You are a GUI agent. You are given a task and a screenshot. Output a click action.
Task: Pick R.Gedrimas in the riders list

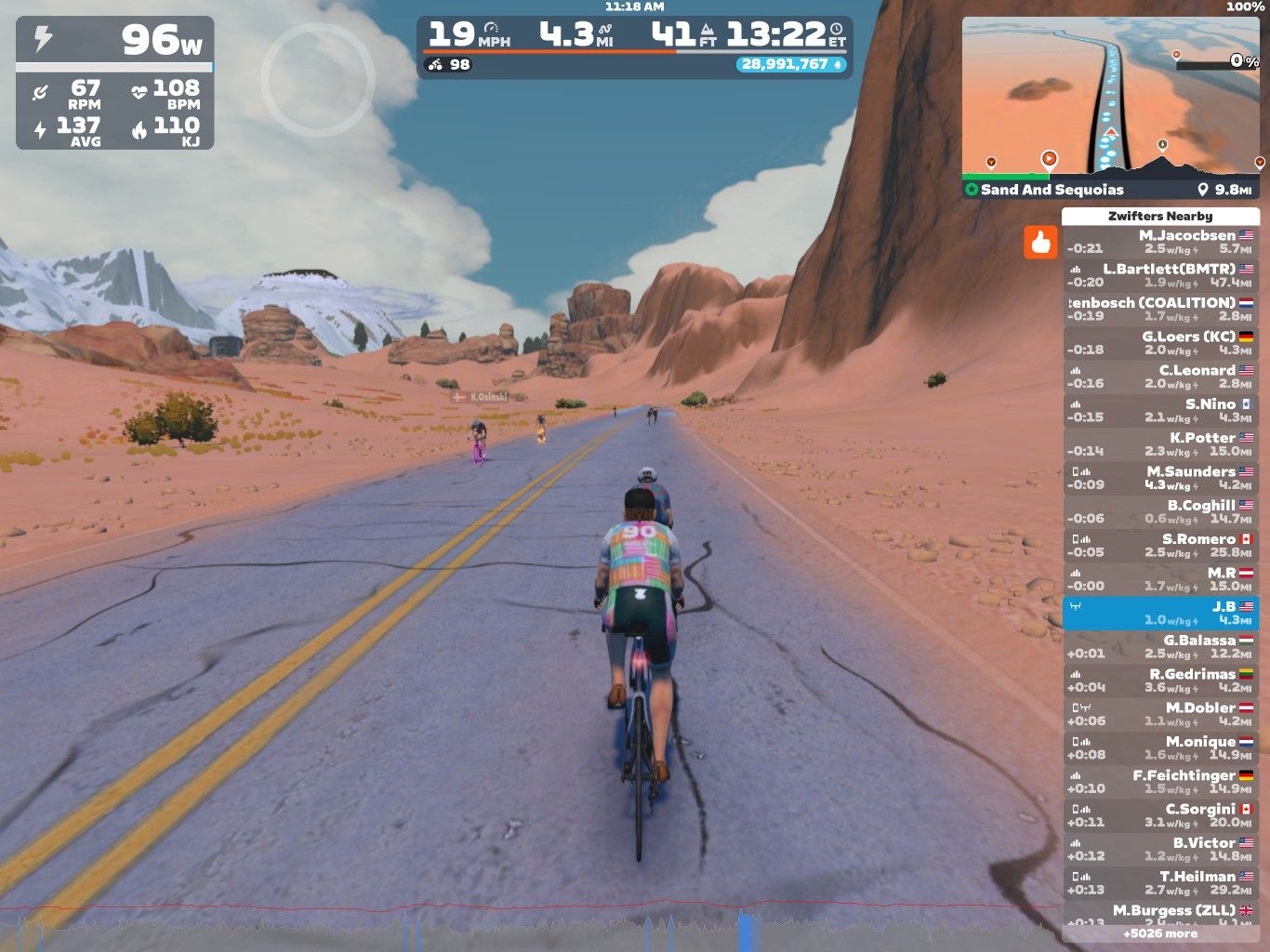click(1160, 681)
